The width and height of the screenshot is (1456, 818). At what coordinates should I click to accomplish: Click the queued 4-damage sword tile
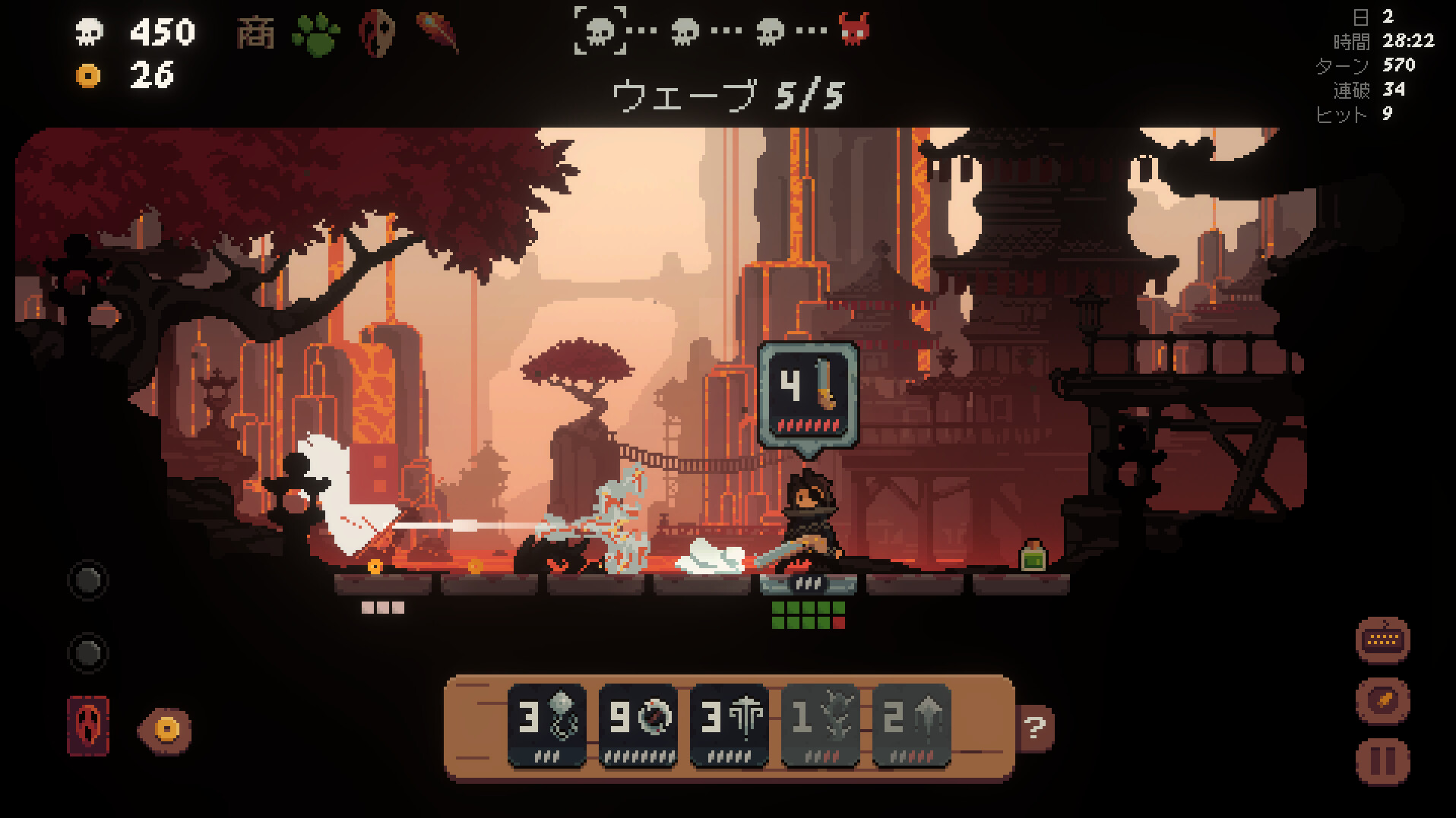point(809,393)
